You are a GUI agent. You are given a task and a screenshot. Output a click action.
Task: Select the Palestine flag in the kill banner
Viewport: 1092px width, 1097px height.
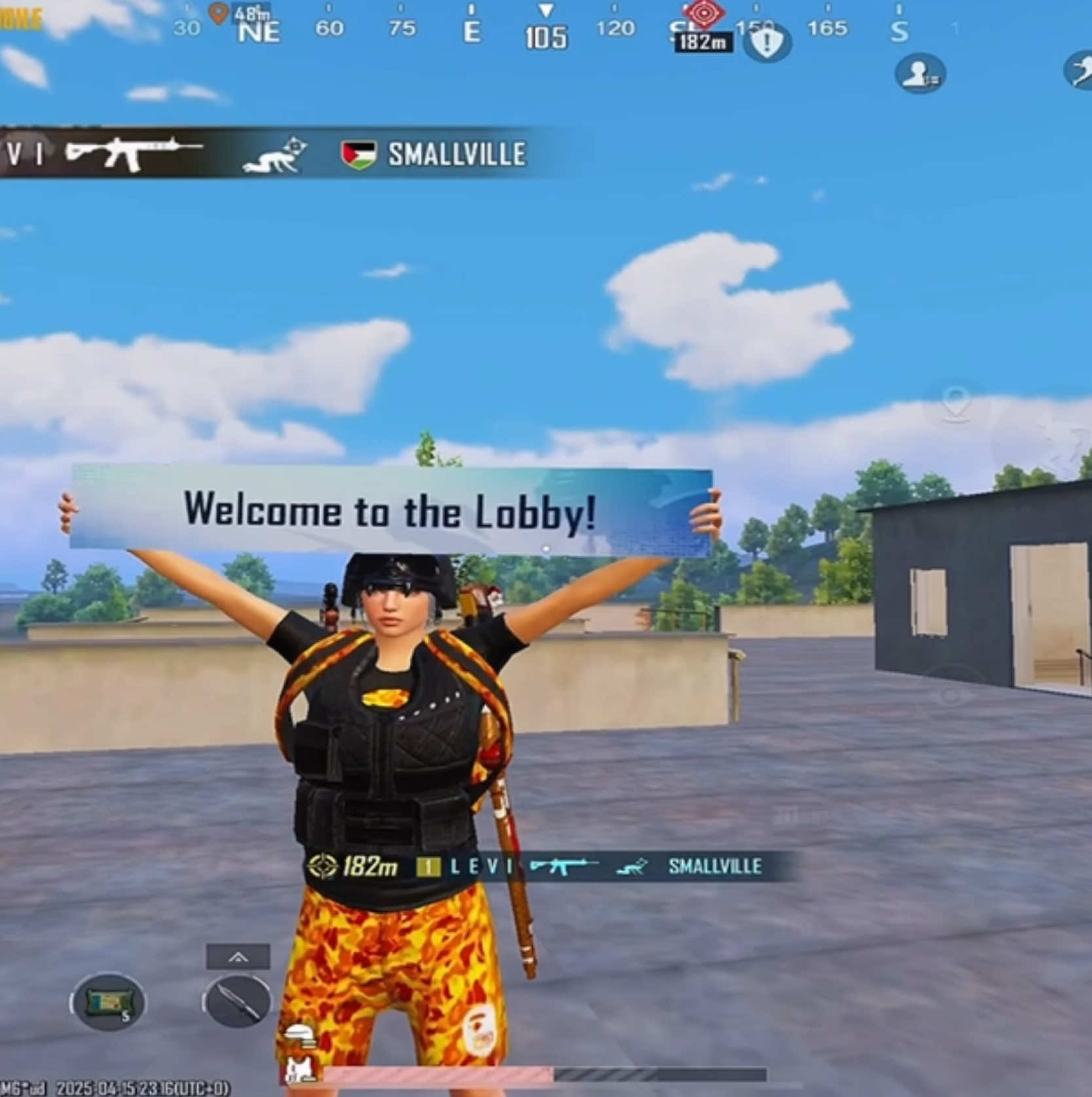359,154
